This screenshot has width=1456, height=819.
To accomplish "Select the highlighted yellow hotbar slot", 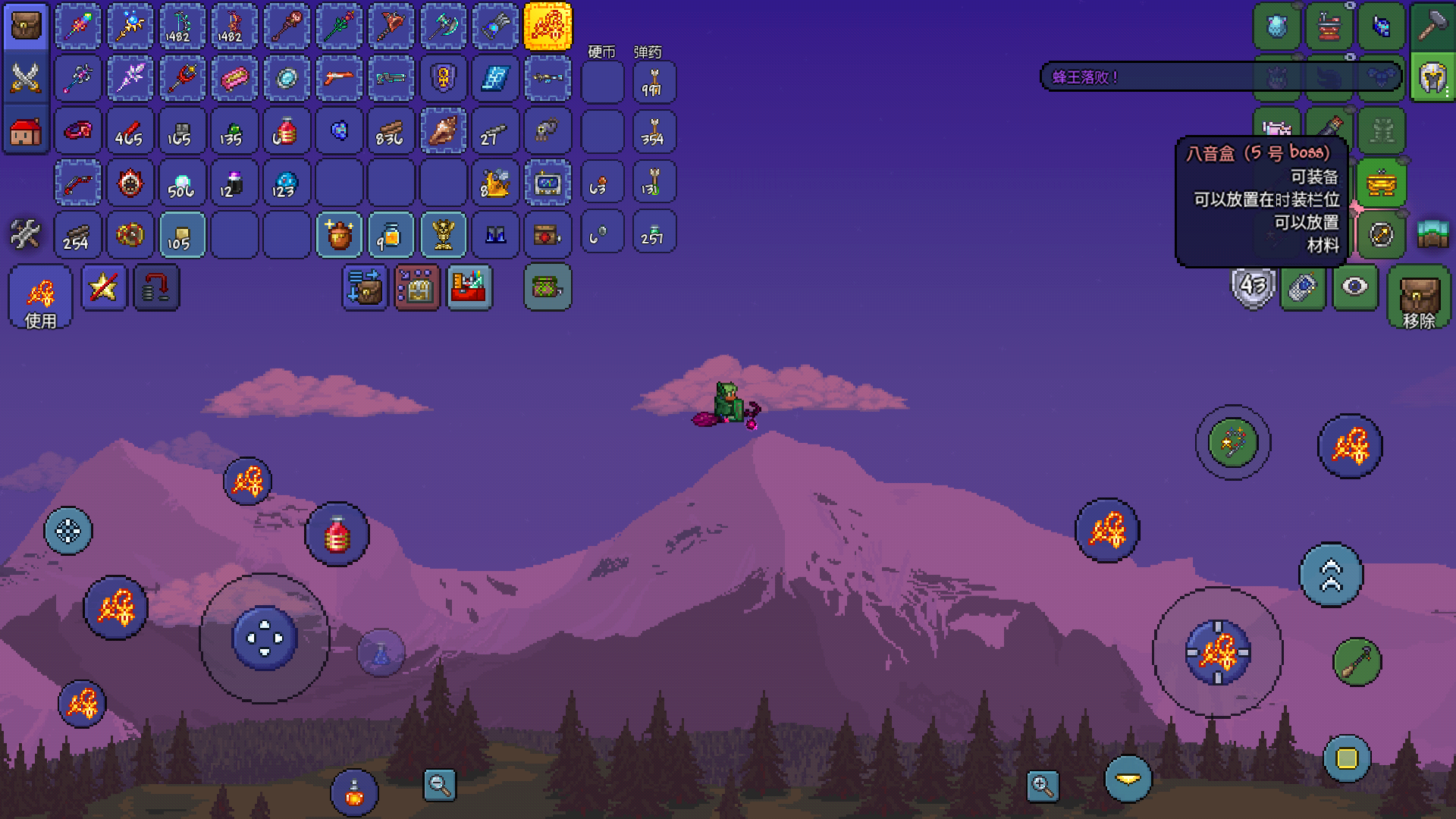I will (x=548, y=27).
